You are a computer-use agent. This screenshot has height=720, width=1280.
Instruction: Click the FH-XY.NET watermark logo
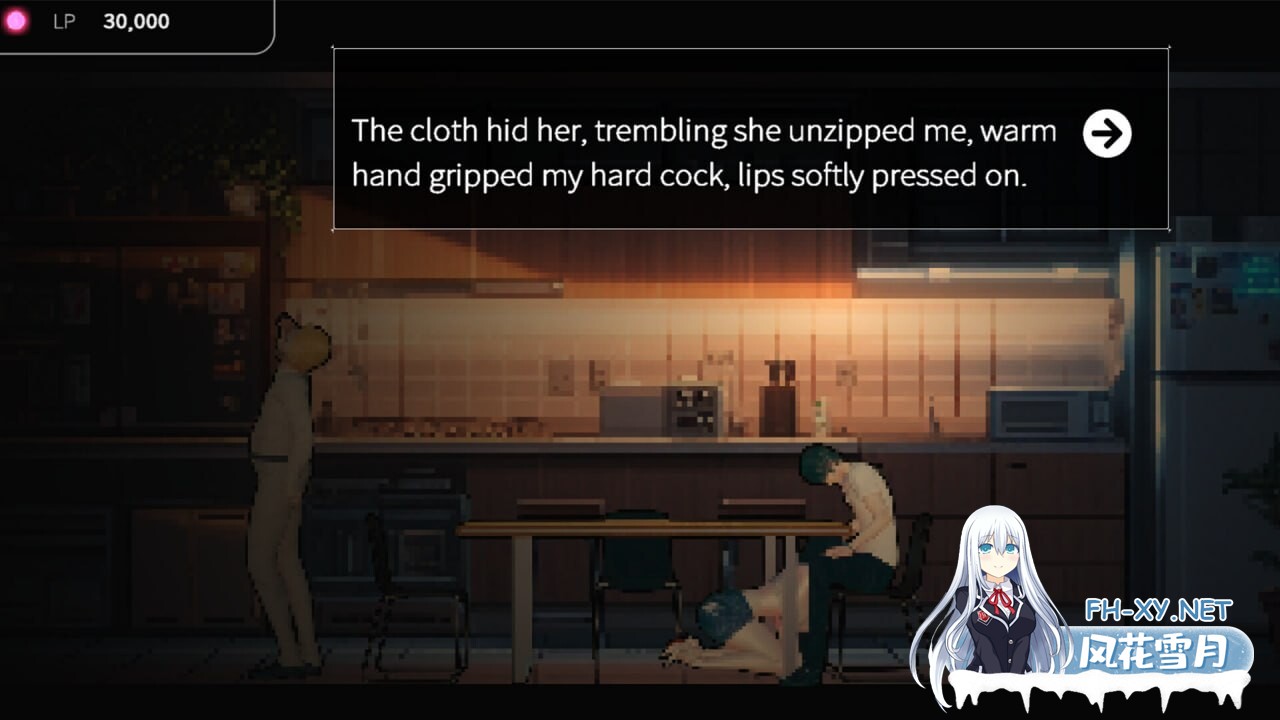click(1159, 641)
